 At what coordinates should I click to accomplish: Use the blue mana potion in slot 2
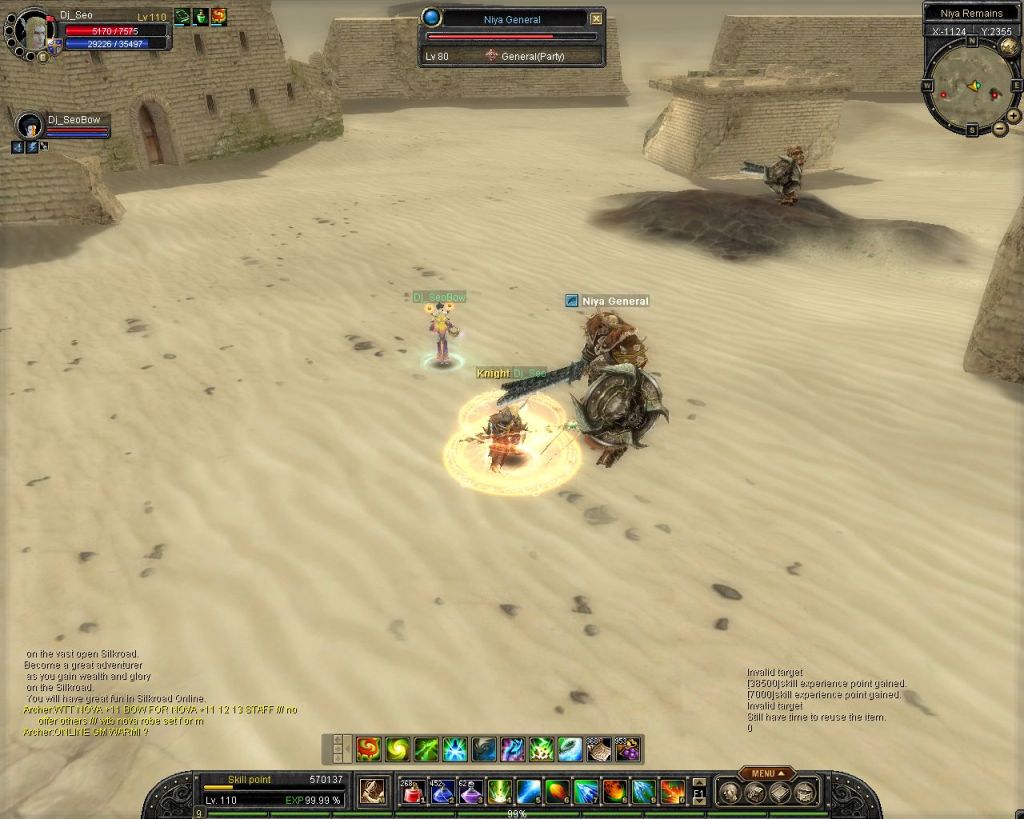click(442, 792)
